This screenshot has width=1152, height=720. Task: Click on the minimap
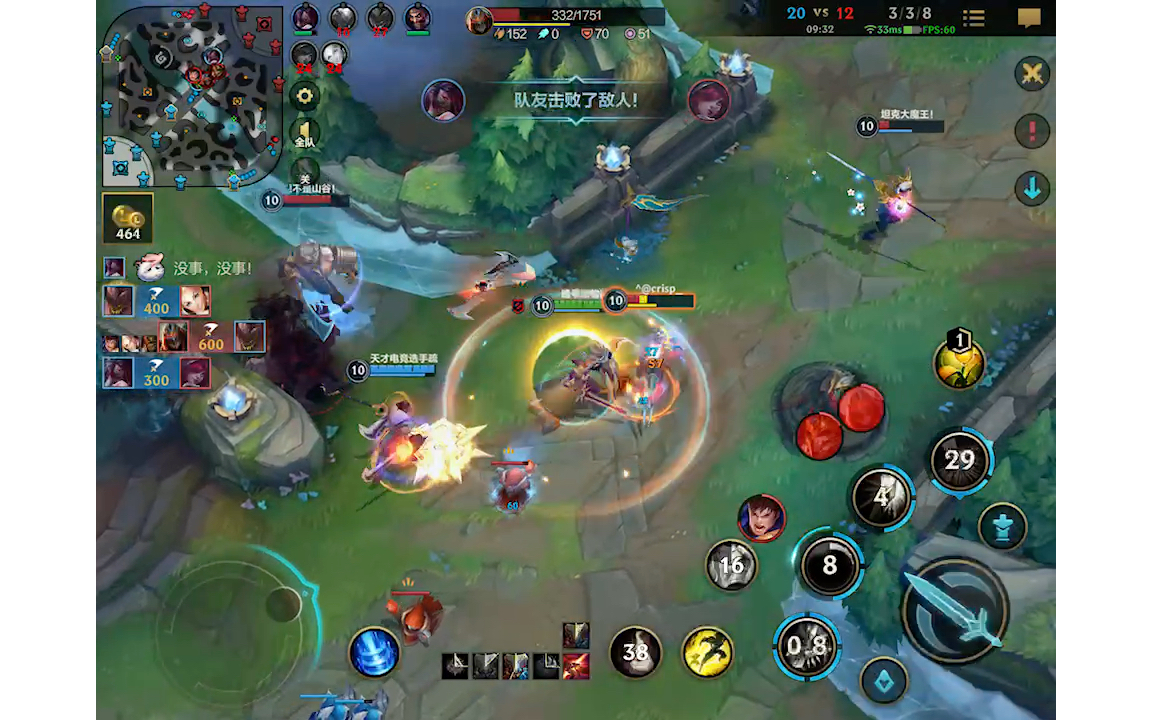click(x=190, y=96)
